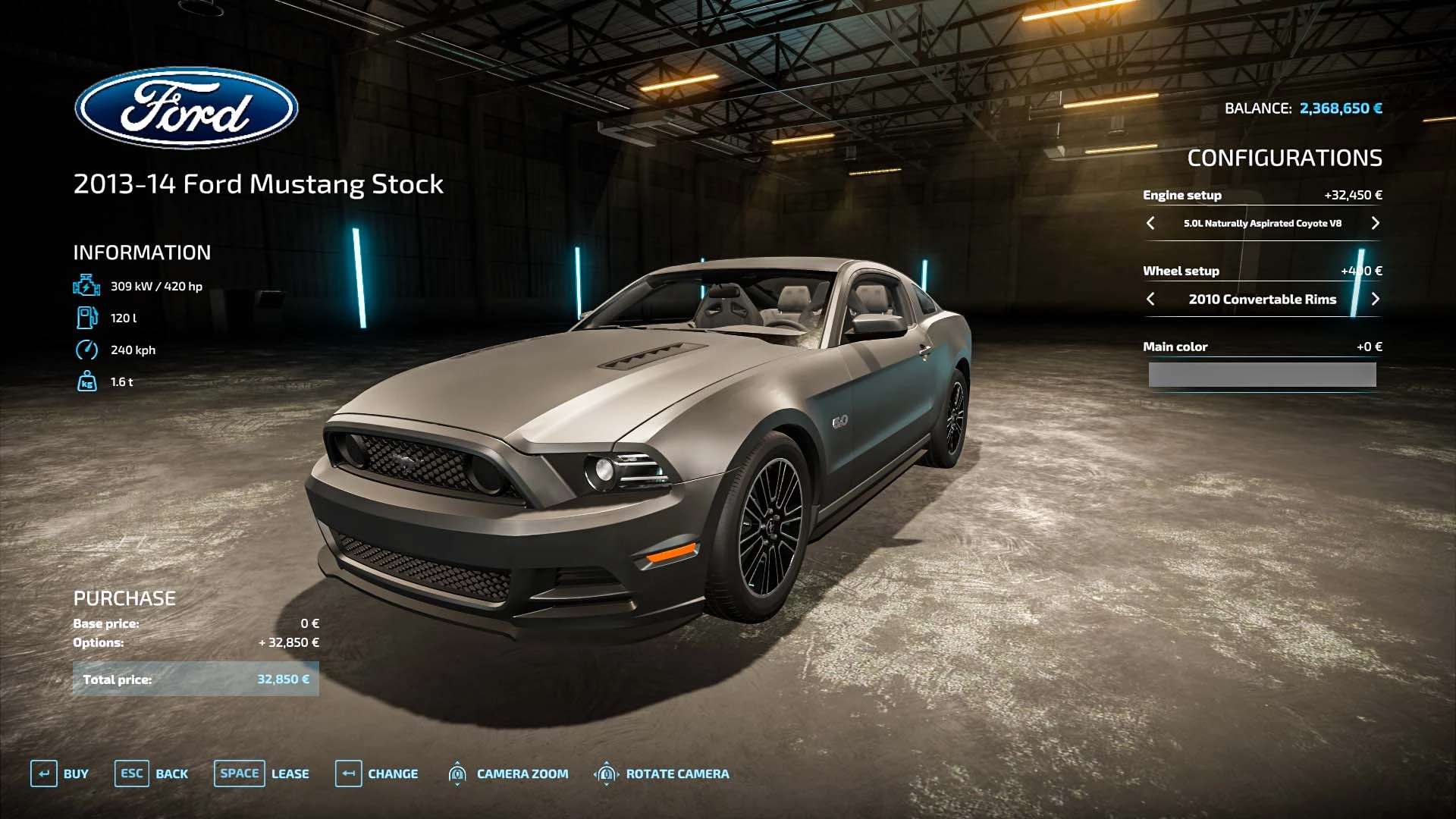Image resolution: width=1456 pixels, height=819 pixels.
Task: Click the Change button
Action: 377,773
